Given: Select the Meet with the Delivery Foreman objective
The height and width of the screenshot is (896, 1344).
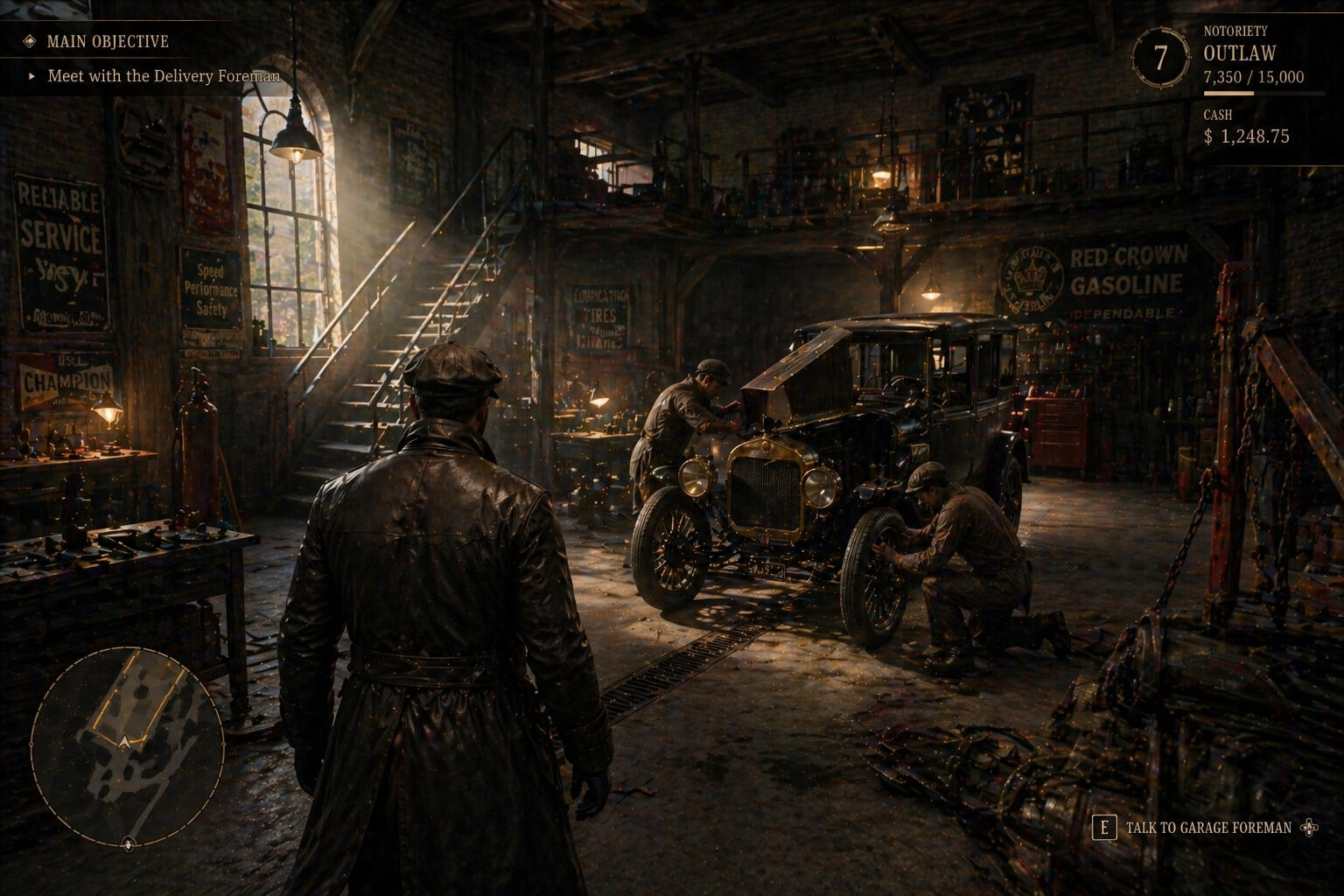Looking at the screenshot, I should (163, 76).
